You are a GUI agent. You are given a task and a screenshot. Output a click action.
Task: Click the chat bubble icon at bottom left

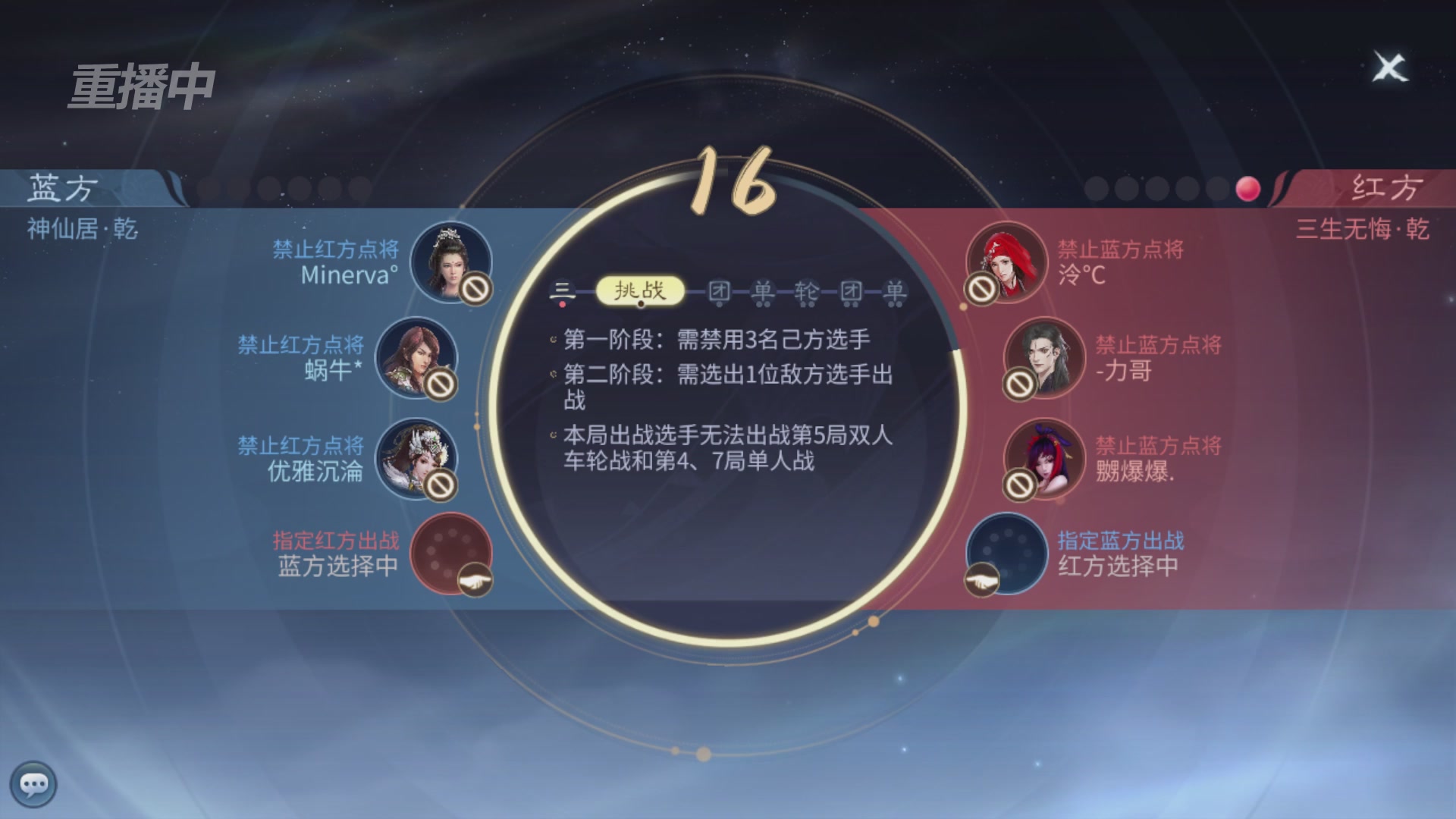tap(34, 785)
